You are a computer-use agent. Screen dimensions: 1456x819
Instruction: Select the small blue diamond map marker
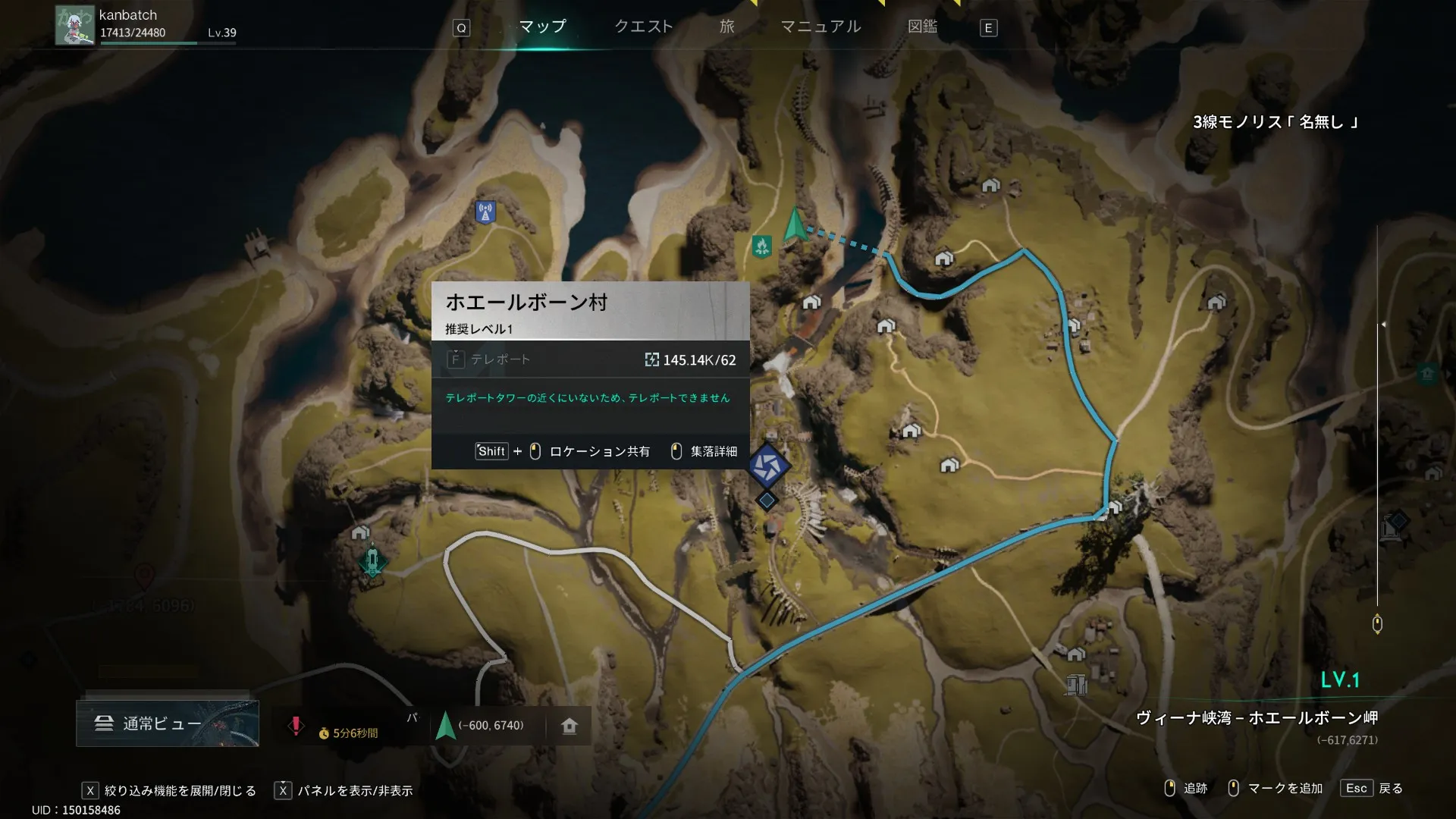click(767, 500)
